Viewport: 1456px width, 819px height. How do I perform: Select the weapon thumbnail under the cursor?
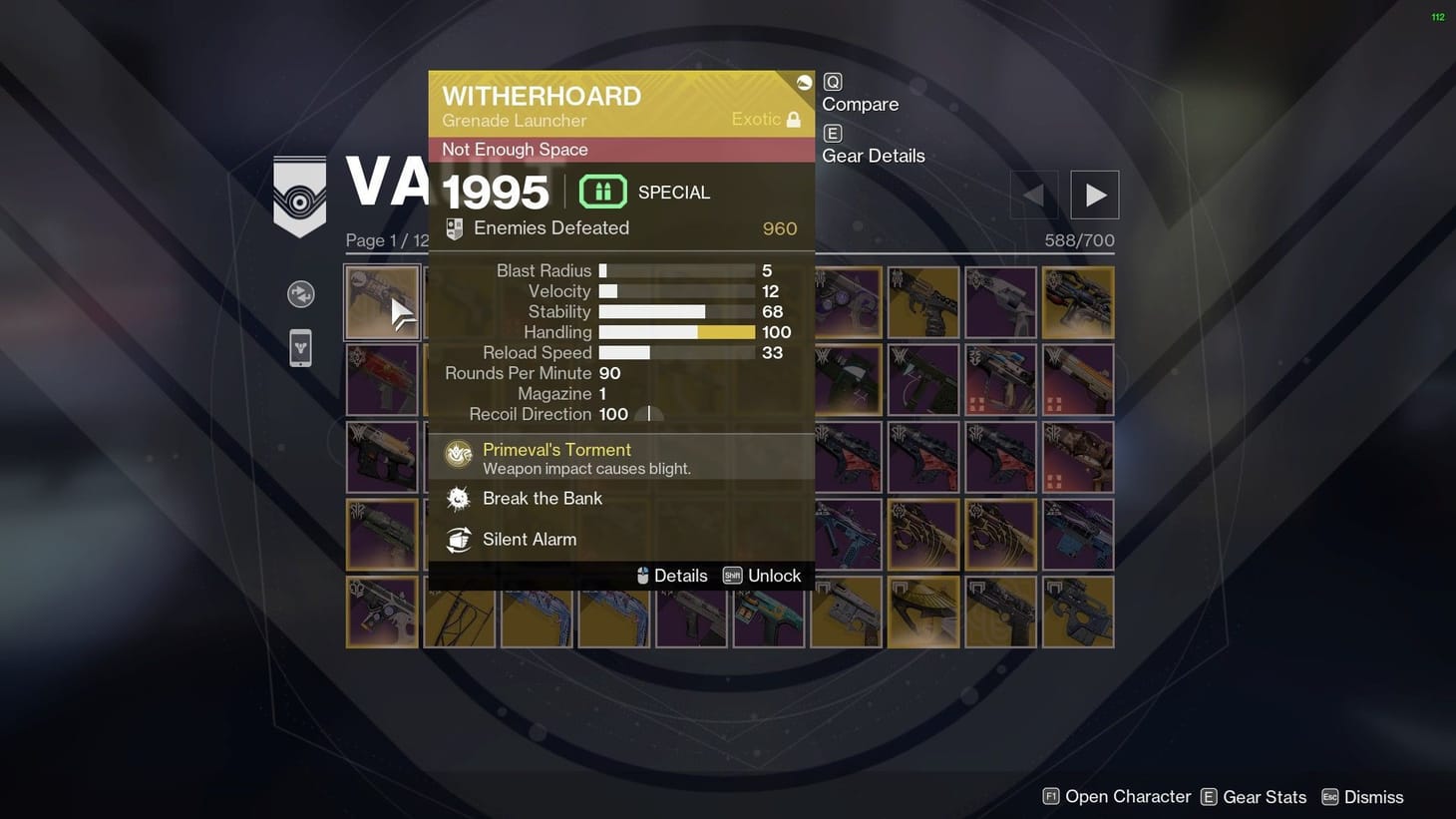point(382,301)
